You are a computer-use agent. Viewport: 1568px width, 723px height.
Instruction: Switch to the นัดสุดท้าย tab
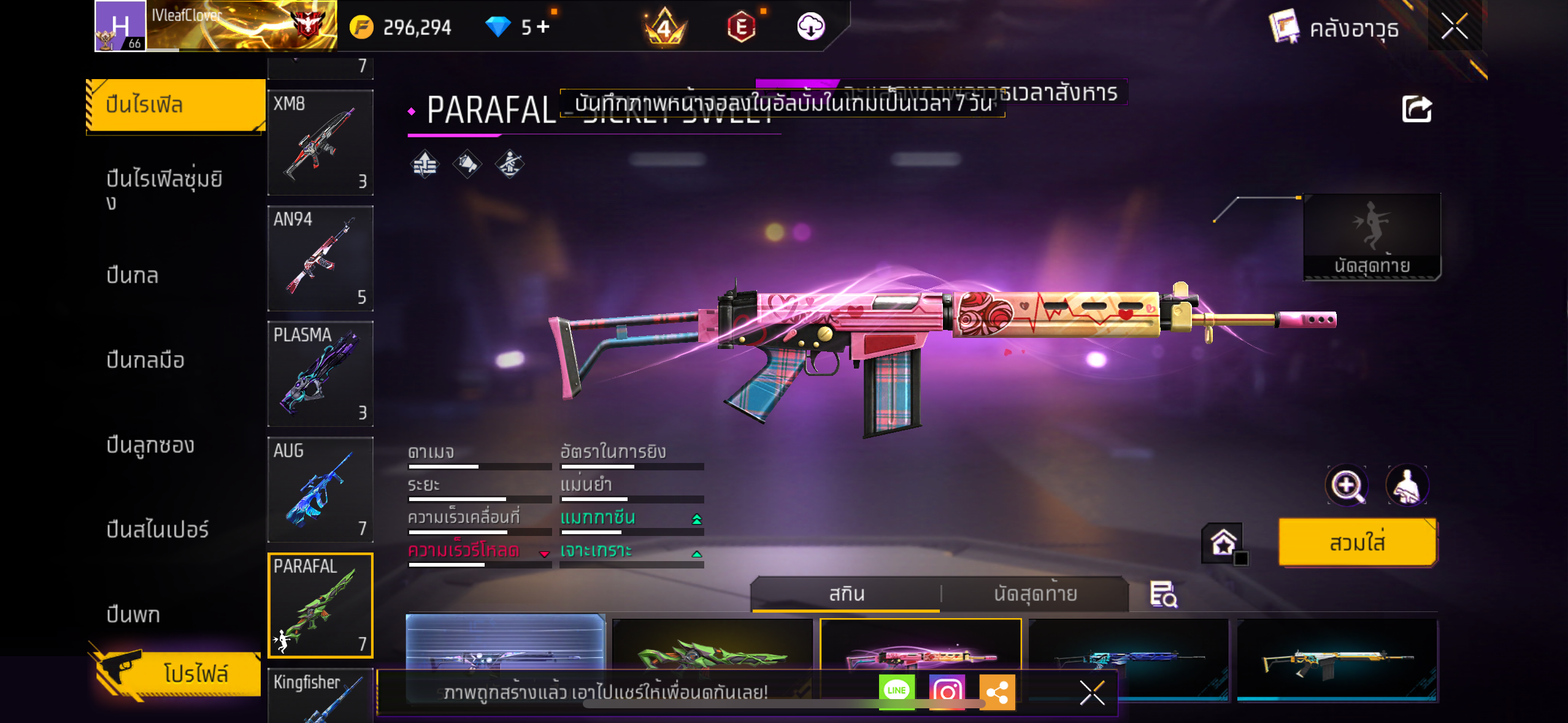tap(1035, 594)
